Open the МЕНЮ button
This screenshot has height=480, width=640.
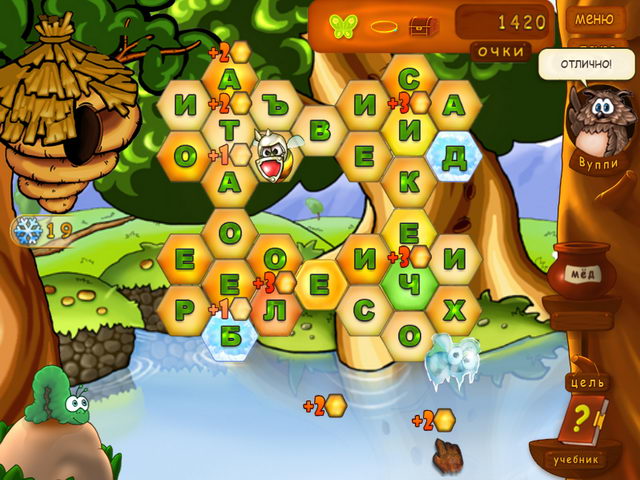click(594, 19)
